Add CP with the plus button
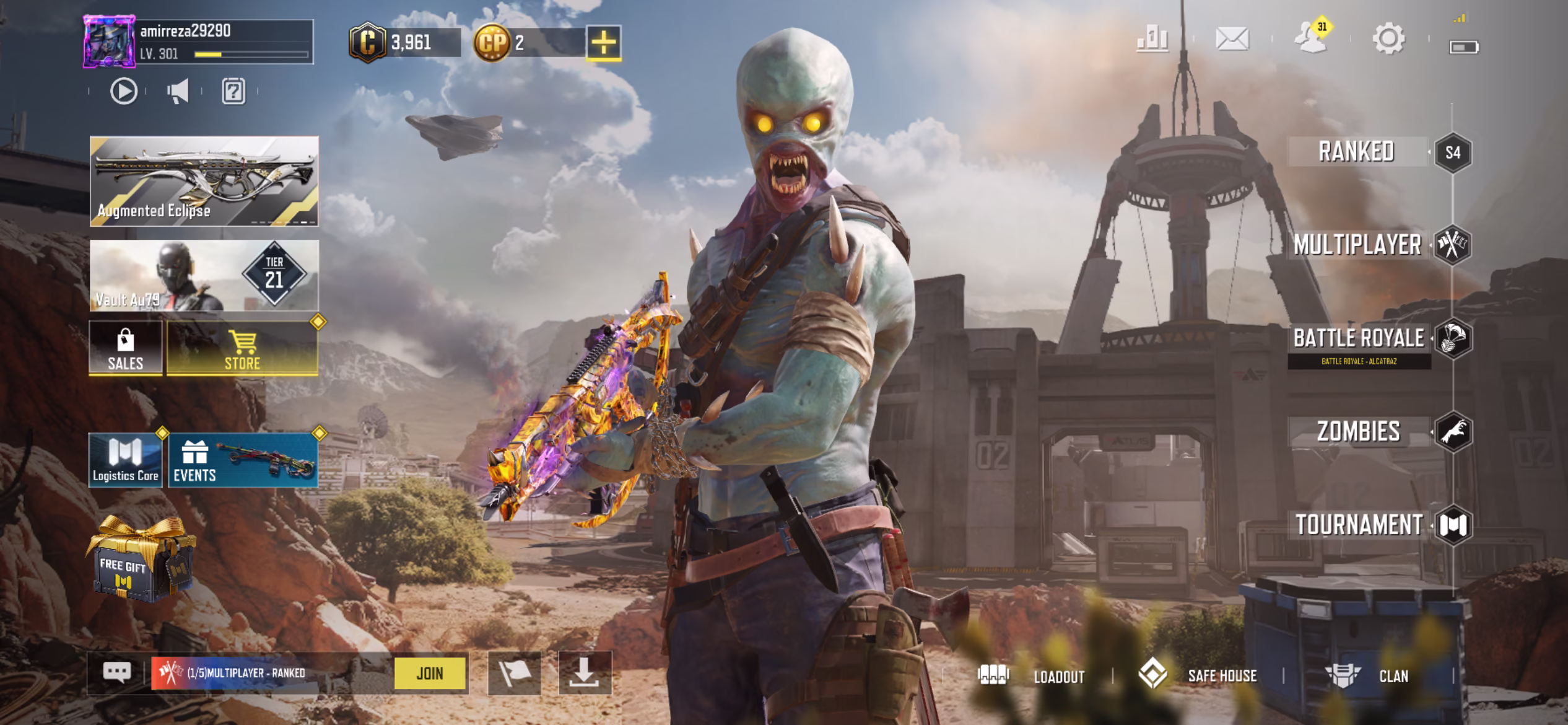1568x725 pixels. 604,43
